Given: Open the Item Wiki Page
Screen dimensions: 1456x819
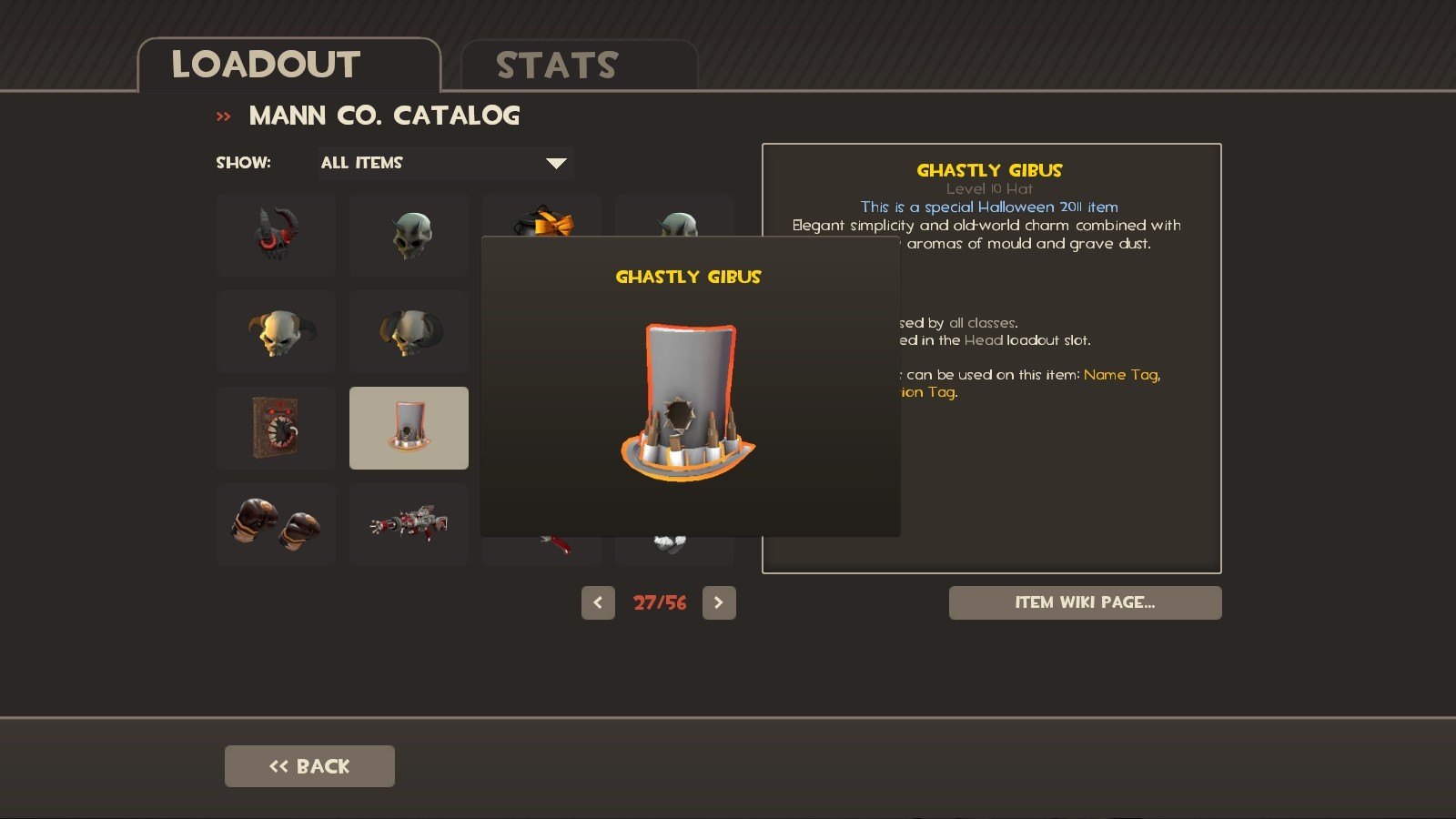Looking at the screenshot, I should pos(1085,602).
